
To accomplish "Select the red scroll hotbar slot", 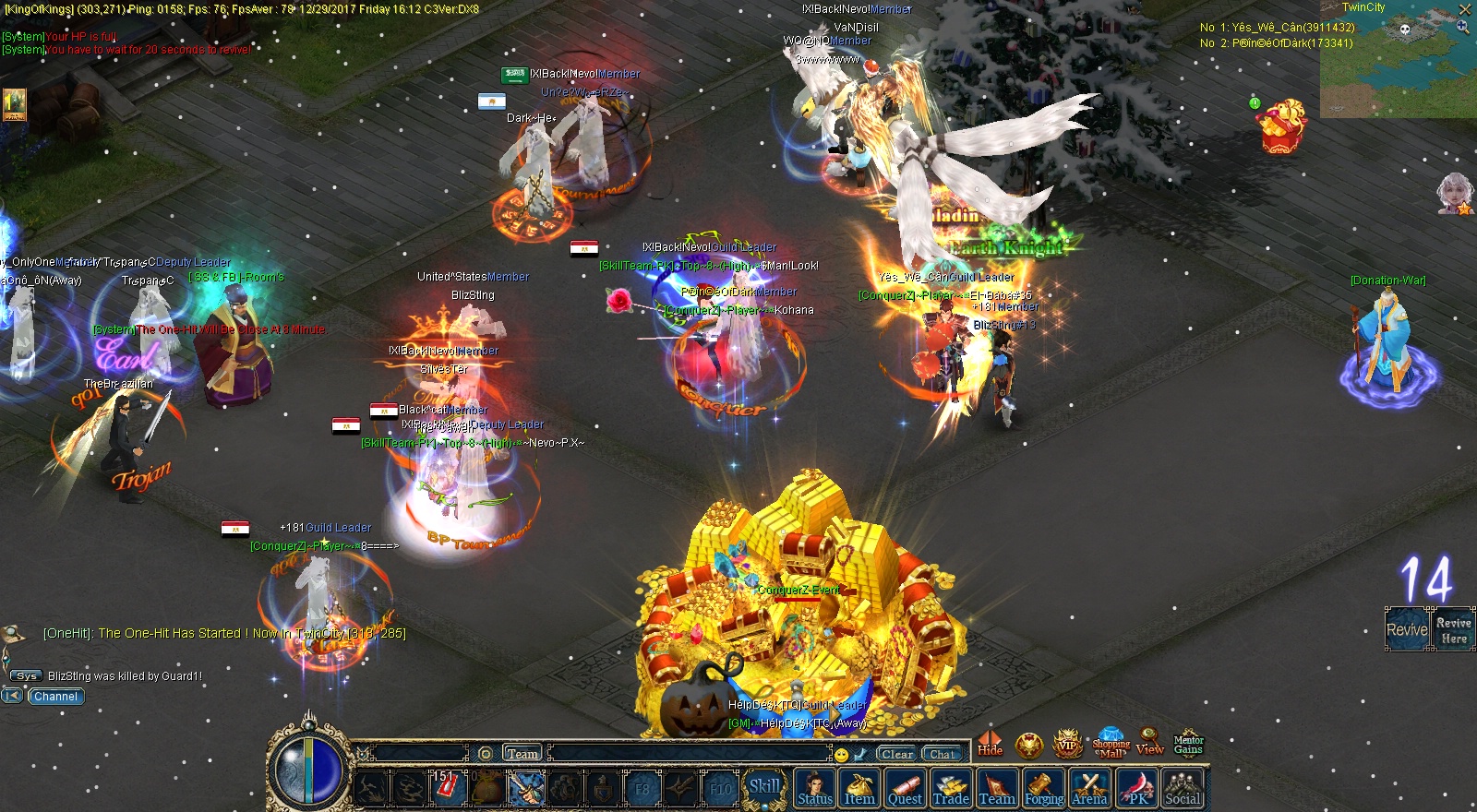I will [447, 787].
